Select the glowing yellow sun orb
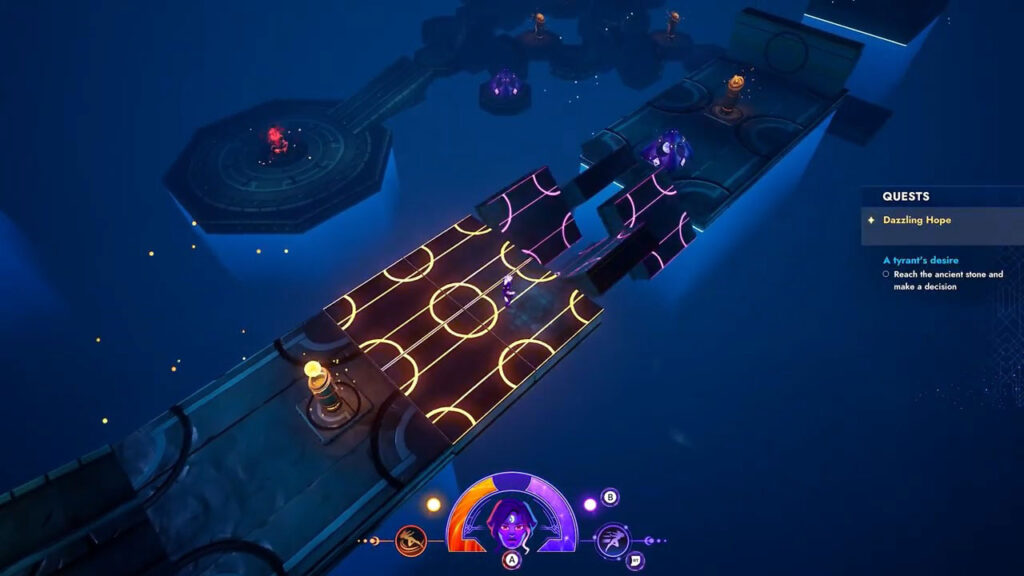 point(434,504)
